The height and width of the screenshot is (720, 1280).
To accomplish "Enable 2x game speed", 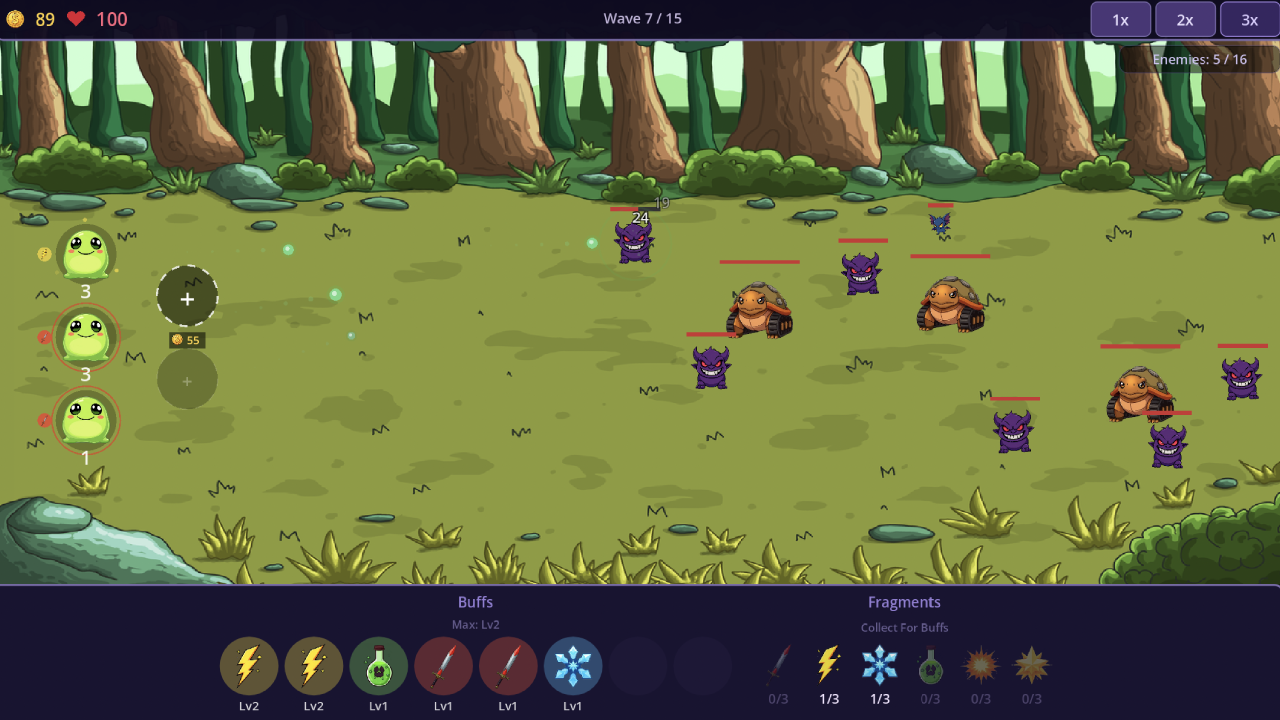I will 1185,19.
